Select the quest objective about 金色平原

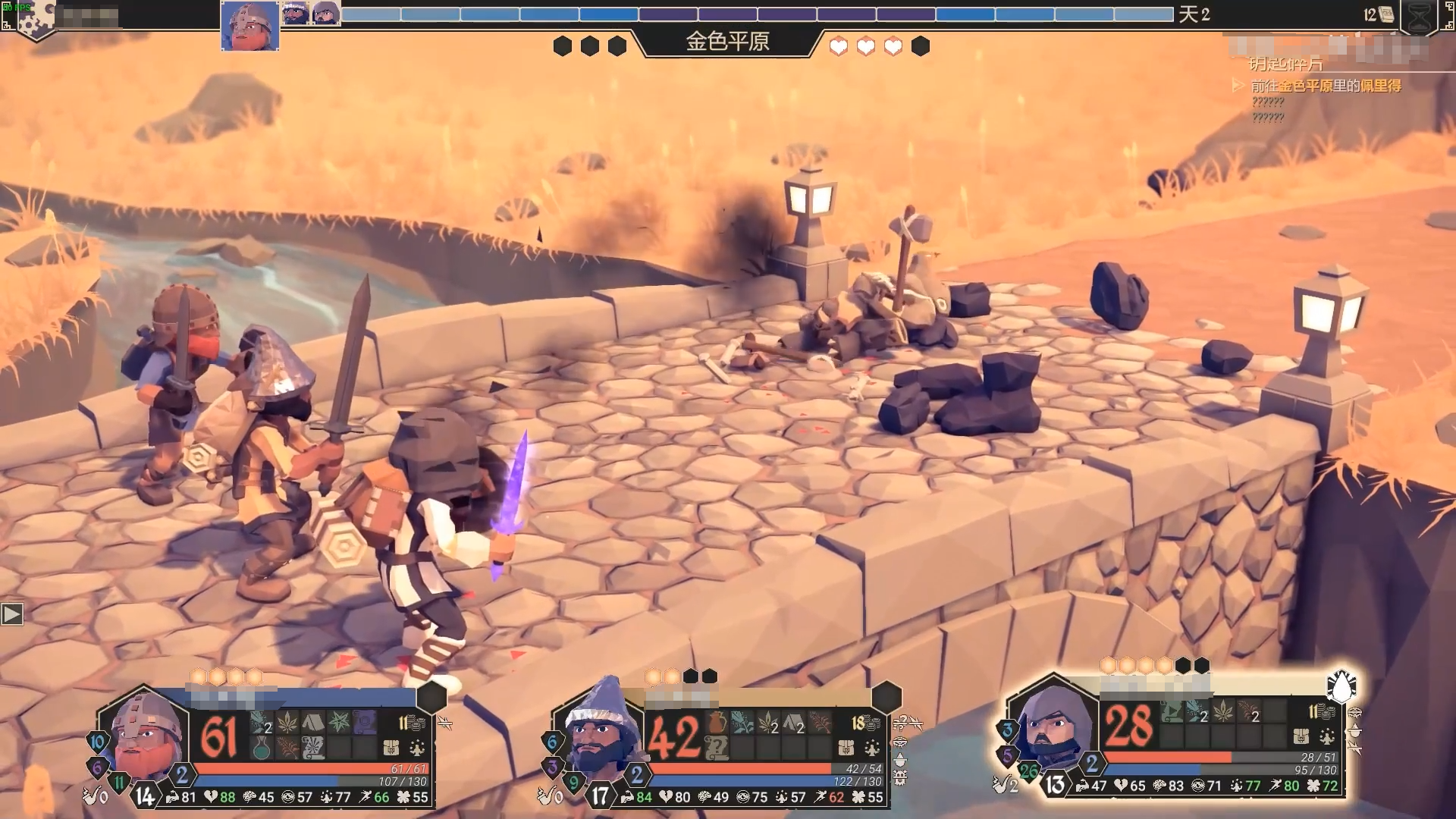tap(1326, 86)
